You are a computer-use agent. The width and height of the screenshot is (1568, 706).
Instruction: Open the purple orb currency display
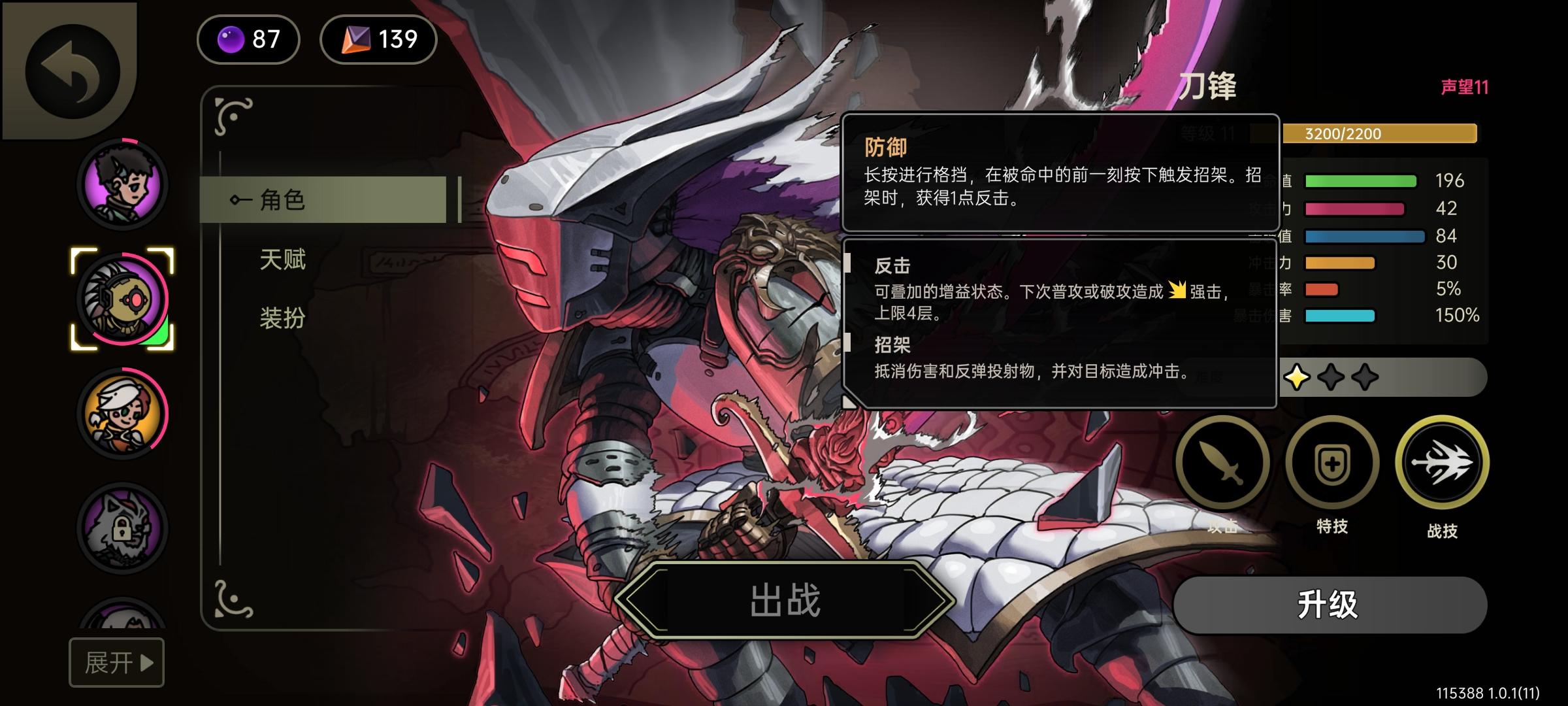tap(248, 39)
